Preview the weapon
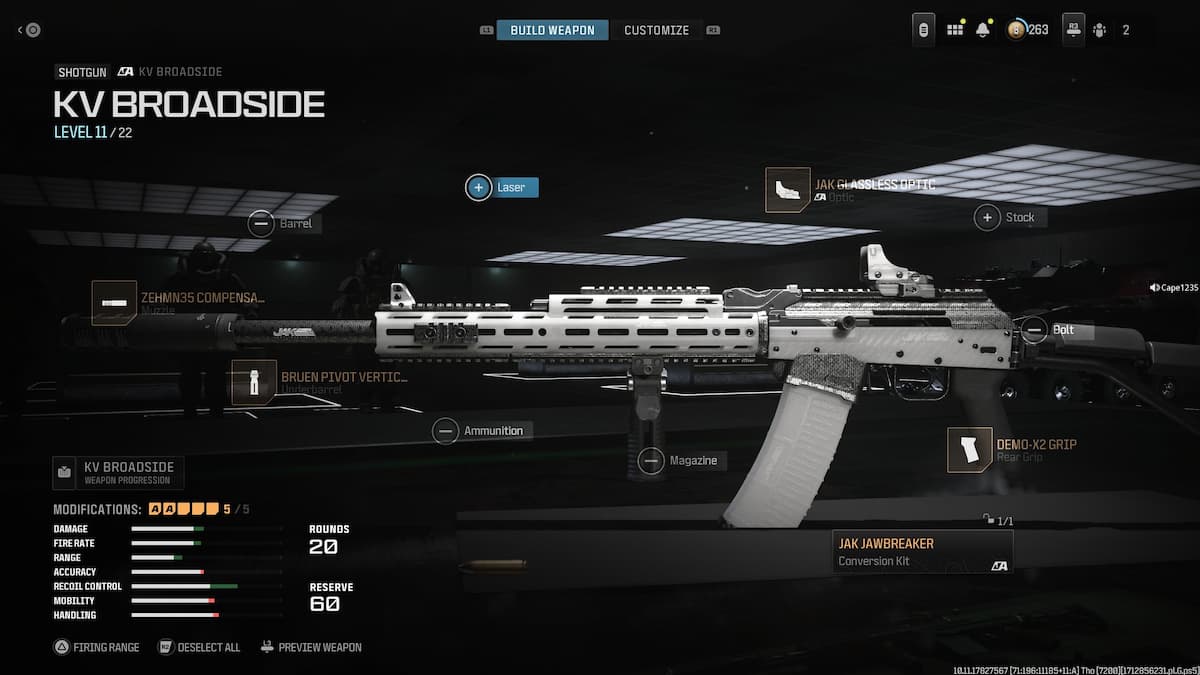Image resolution: width=1200 pixels, height=675 pixels. 311,647
